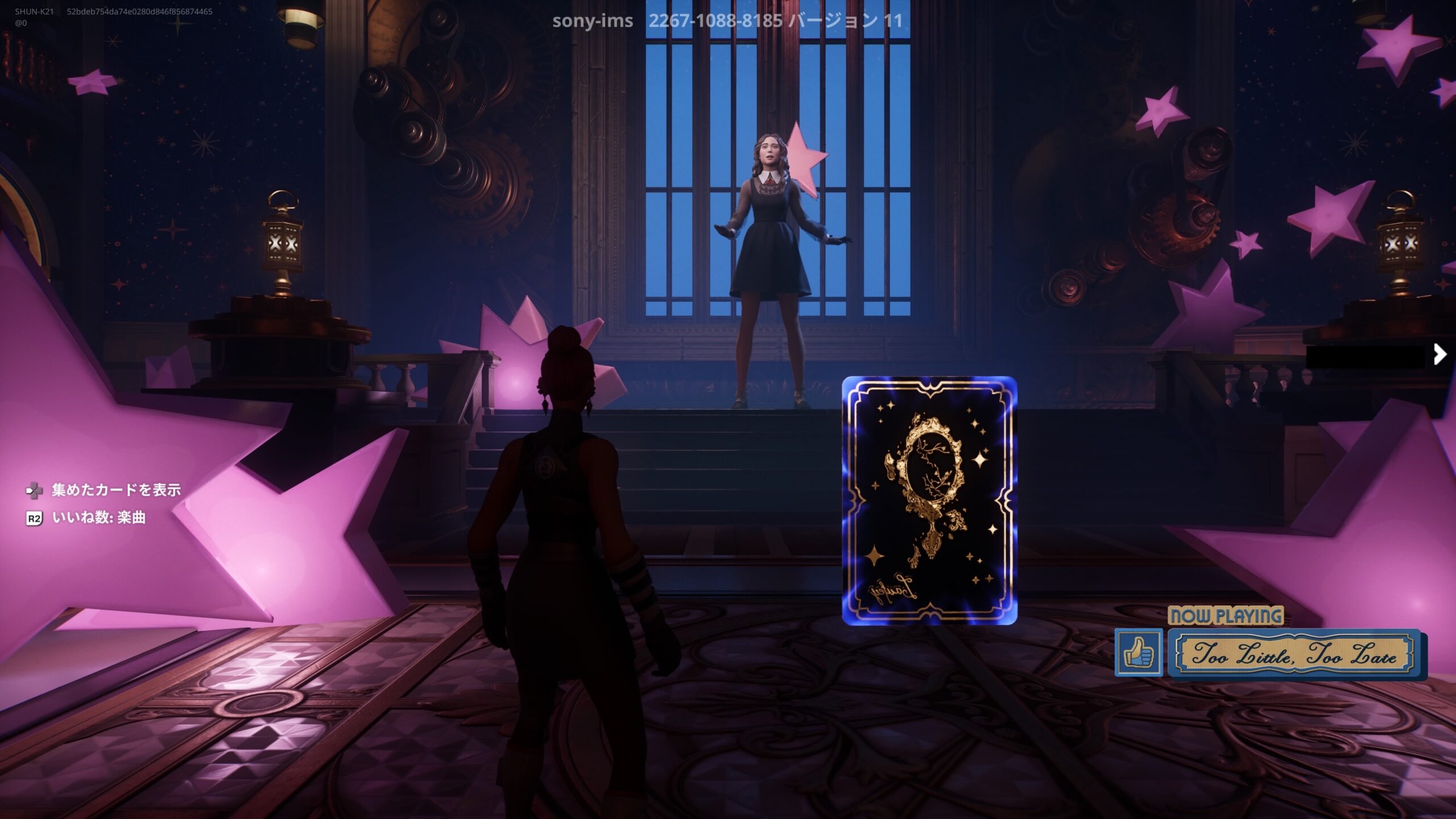The width and height of the screenshot is (1456, 819).
Task: Expand the side panel with the white arrow
Action: tap(1440, 354)
